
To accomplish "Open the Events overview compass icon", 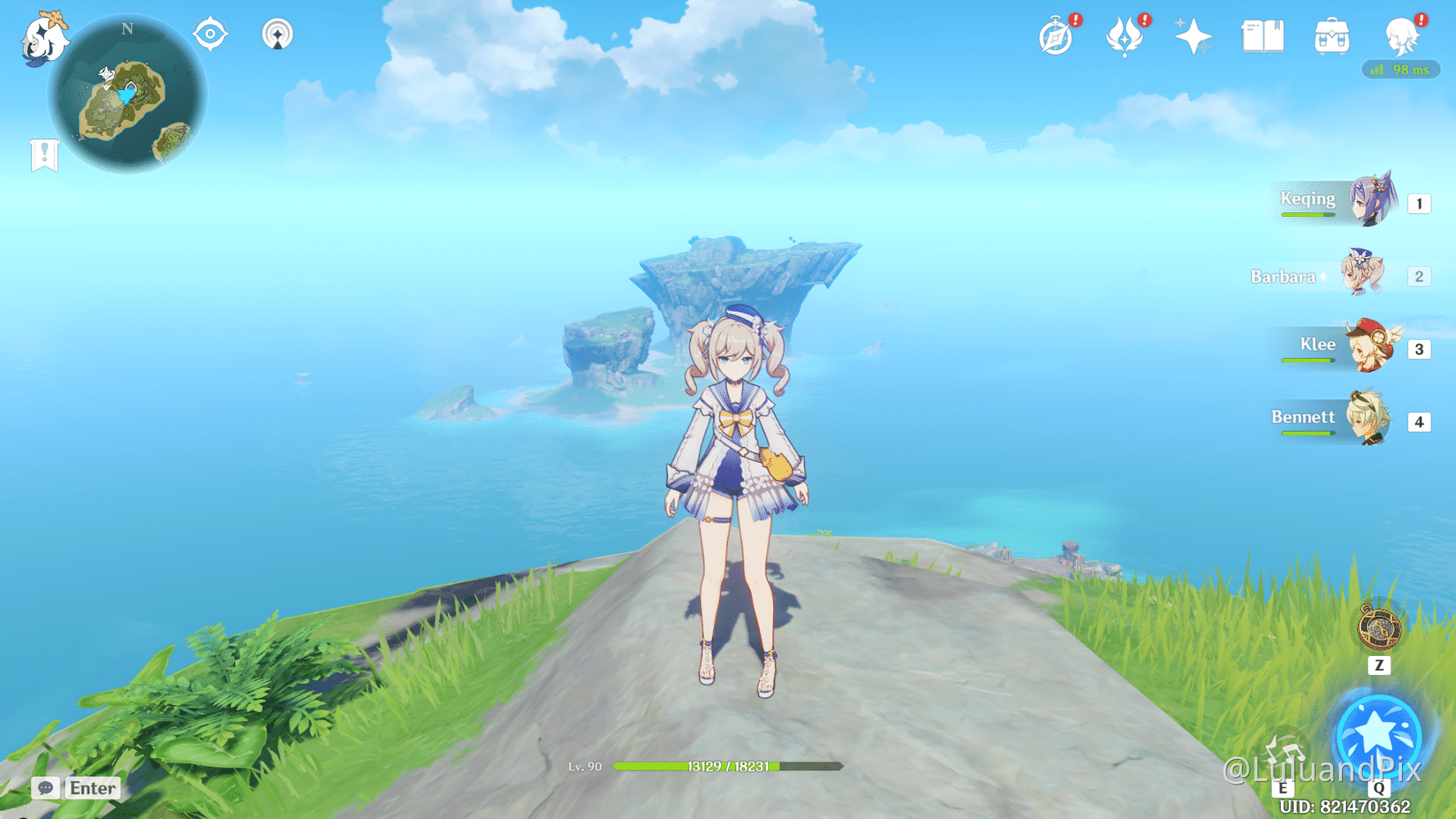I will (1056, 36).
